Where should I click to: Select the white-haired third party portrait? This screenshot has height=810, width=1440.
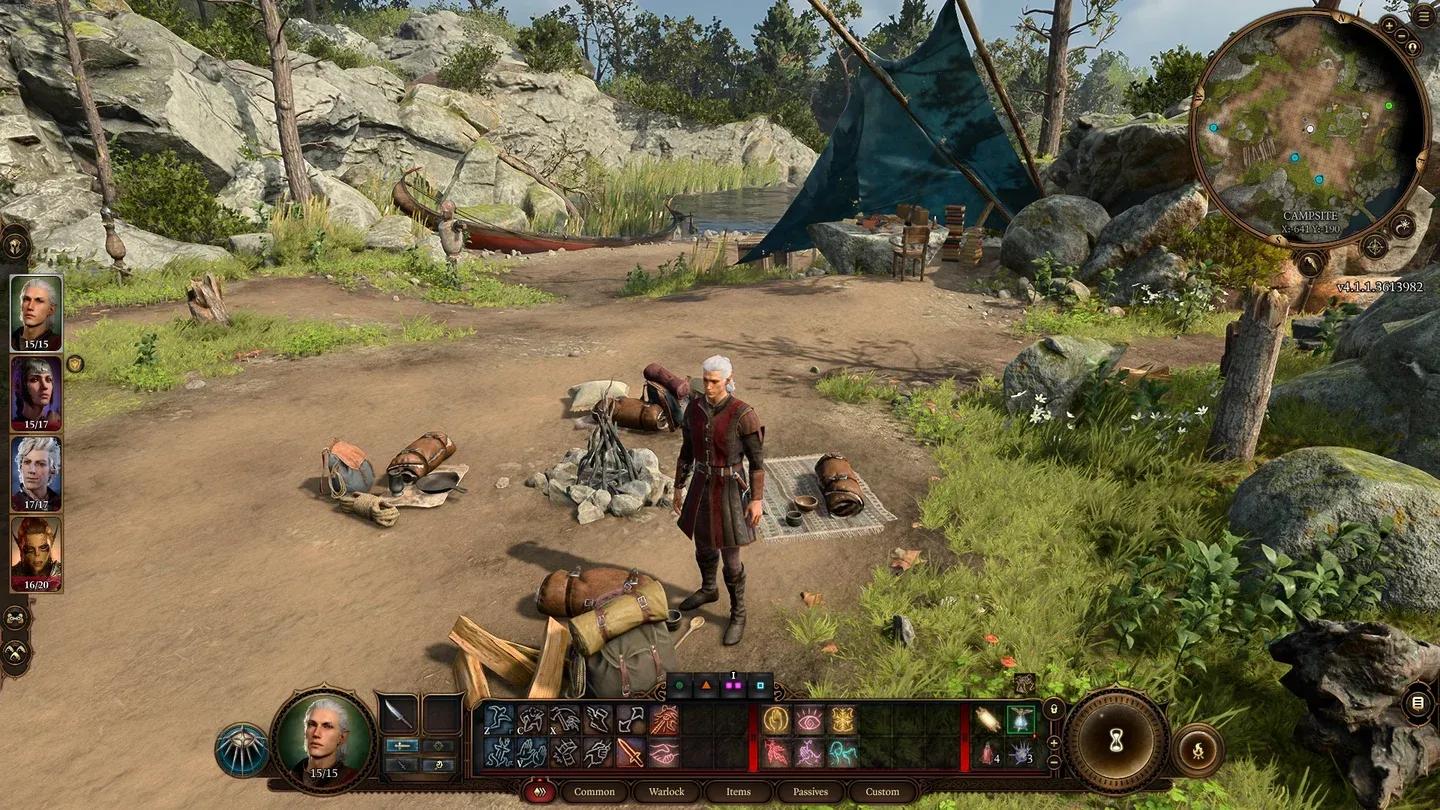click(36, 473)
